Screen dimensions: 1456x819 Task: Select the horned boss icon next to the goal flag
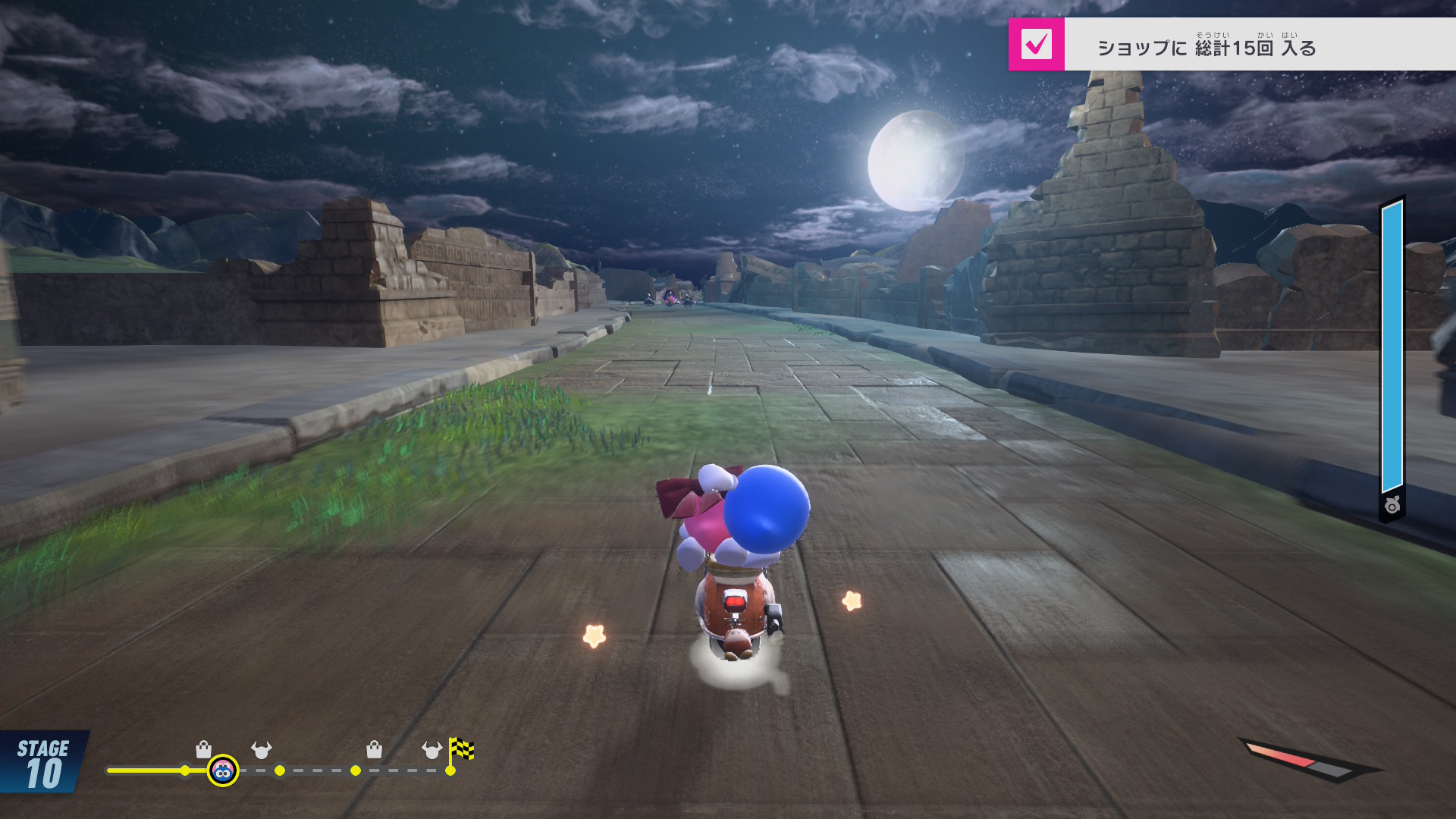coord(431,750)
